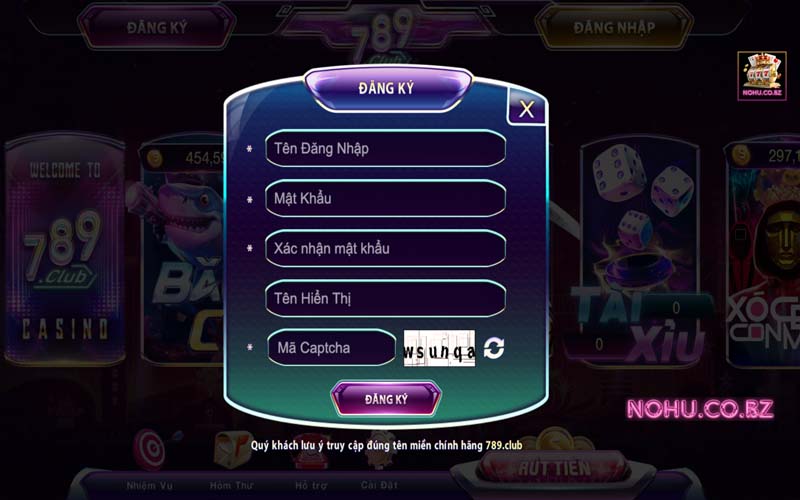Select the Mật Khẩu password field
The height and width of the screenshot is (500, 800).
click(385, 198)
